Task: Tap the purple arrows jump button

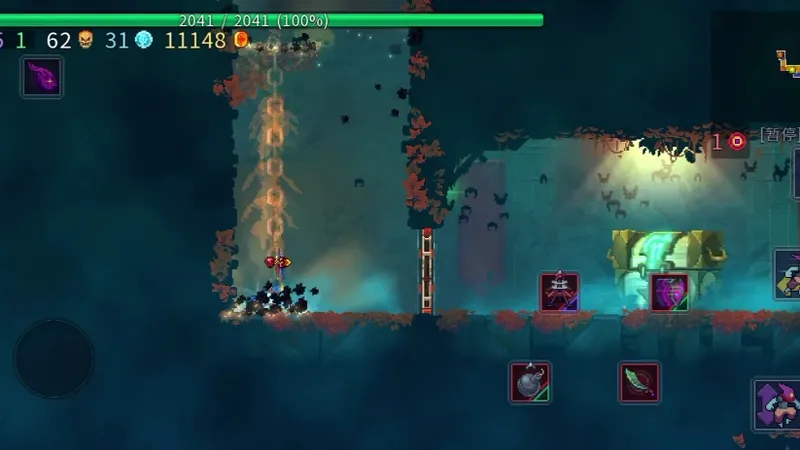Action: point(777,404)
